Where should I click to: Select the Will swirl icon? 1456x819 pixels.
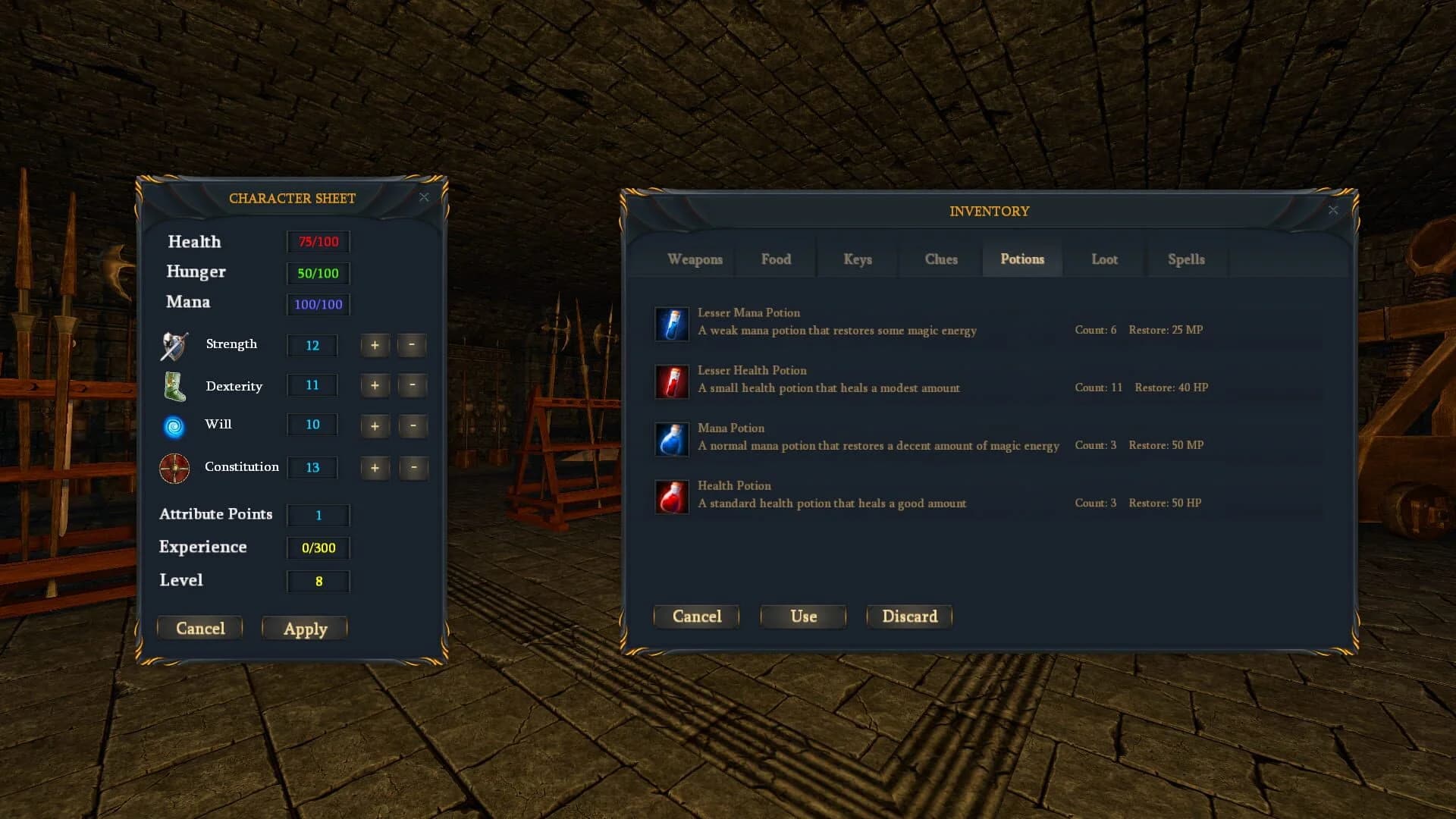tap(173, 428)
